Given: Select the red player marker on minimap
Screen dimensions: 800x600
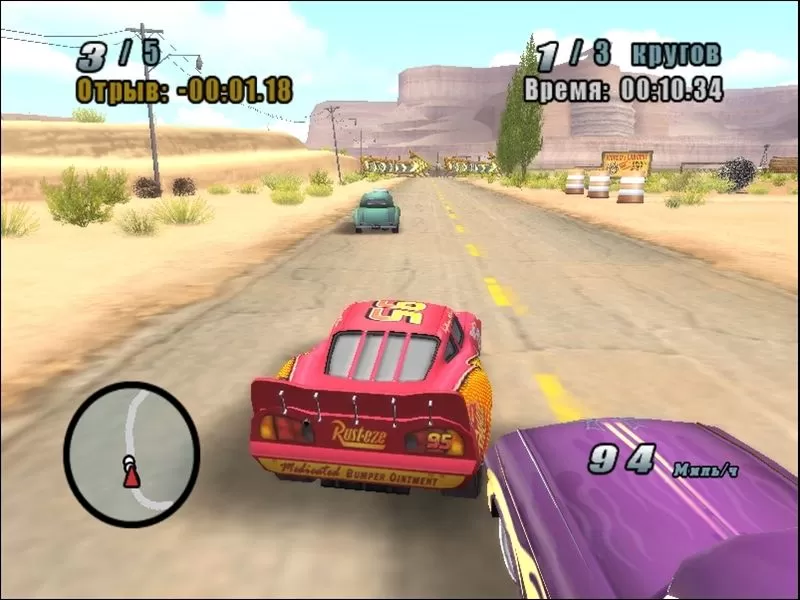Looking at the screenshot, I should [131, 477].
